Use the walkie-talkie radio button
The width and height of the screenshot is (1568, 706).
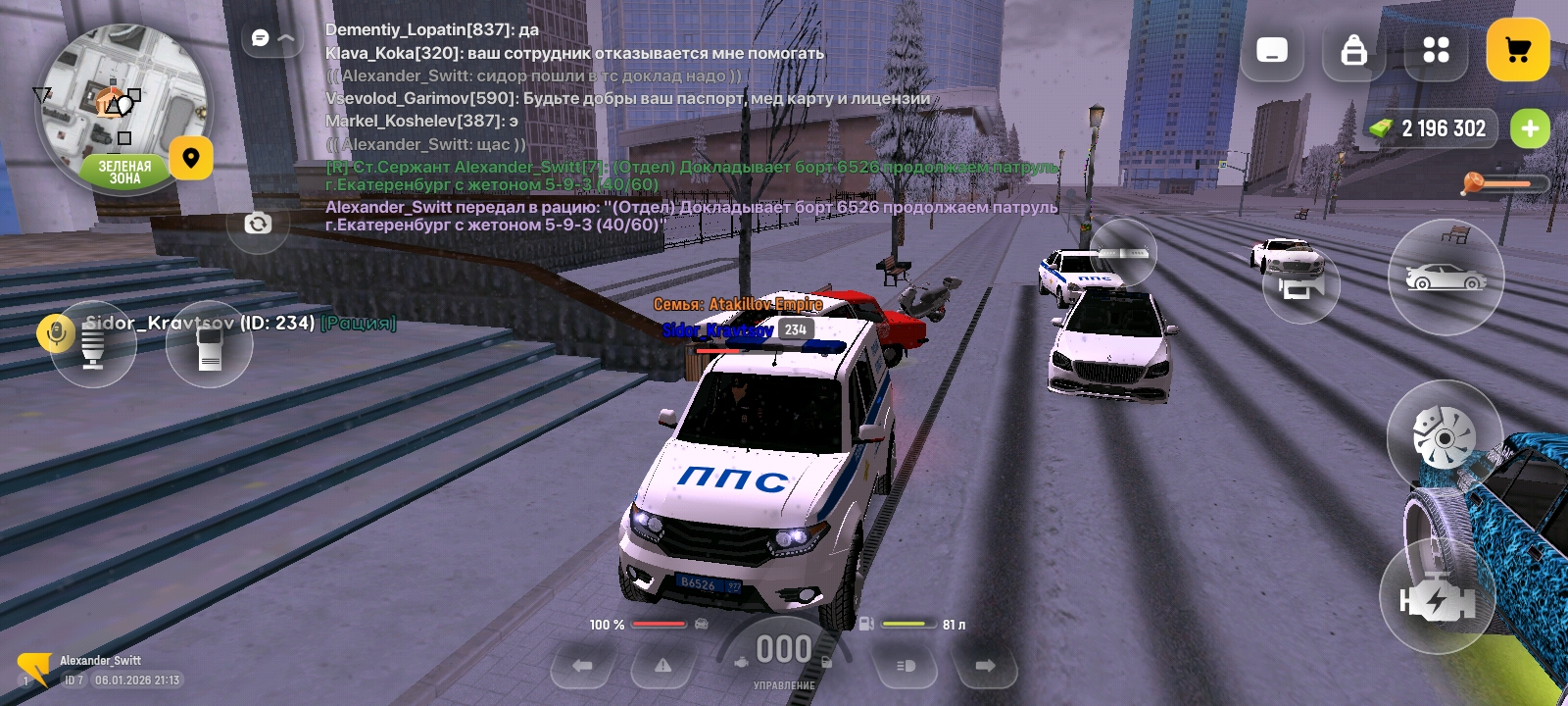click(209, 346)
